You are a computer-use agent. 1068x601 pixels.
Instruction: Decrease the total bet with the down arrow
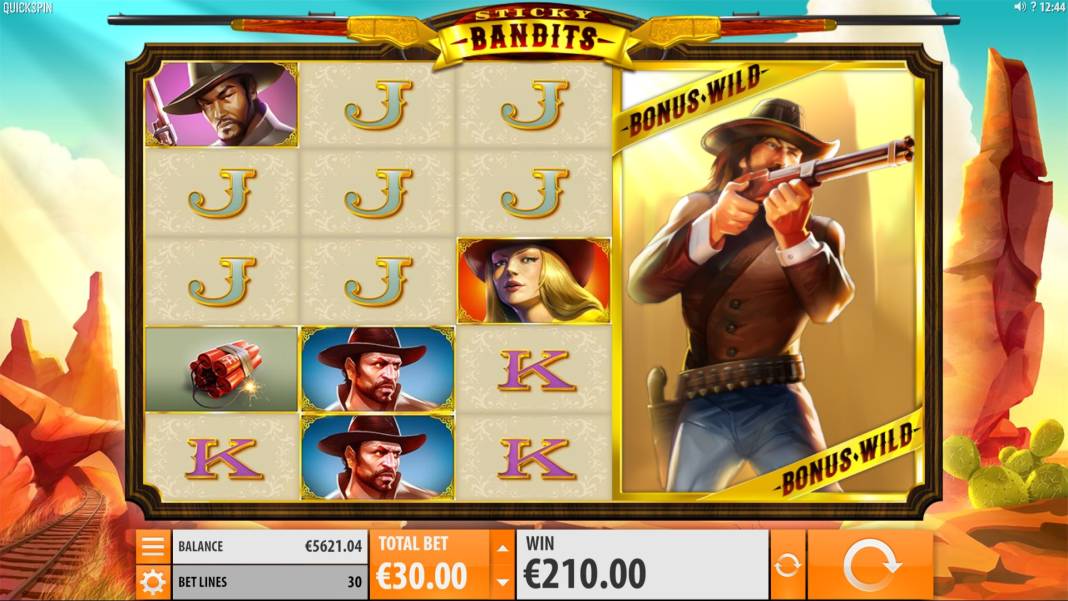point(503,582)
